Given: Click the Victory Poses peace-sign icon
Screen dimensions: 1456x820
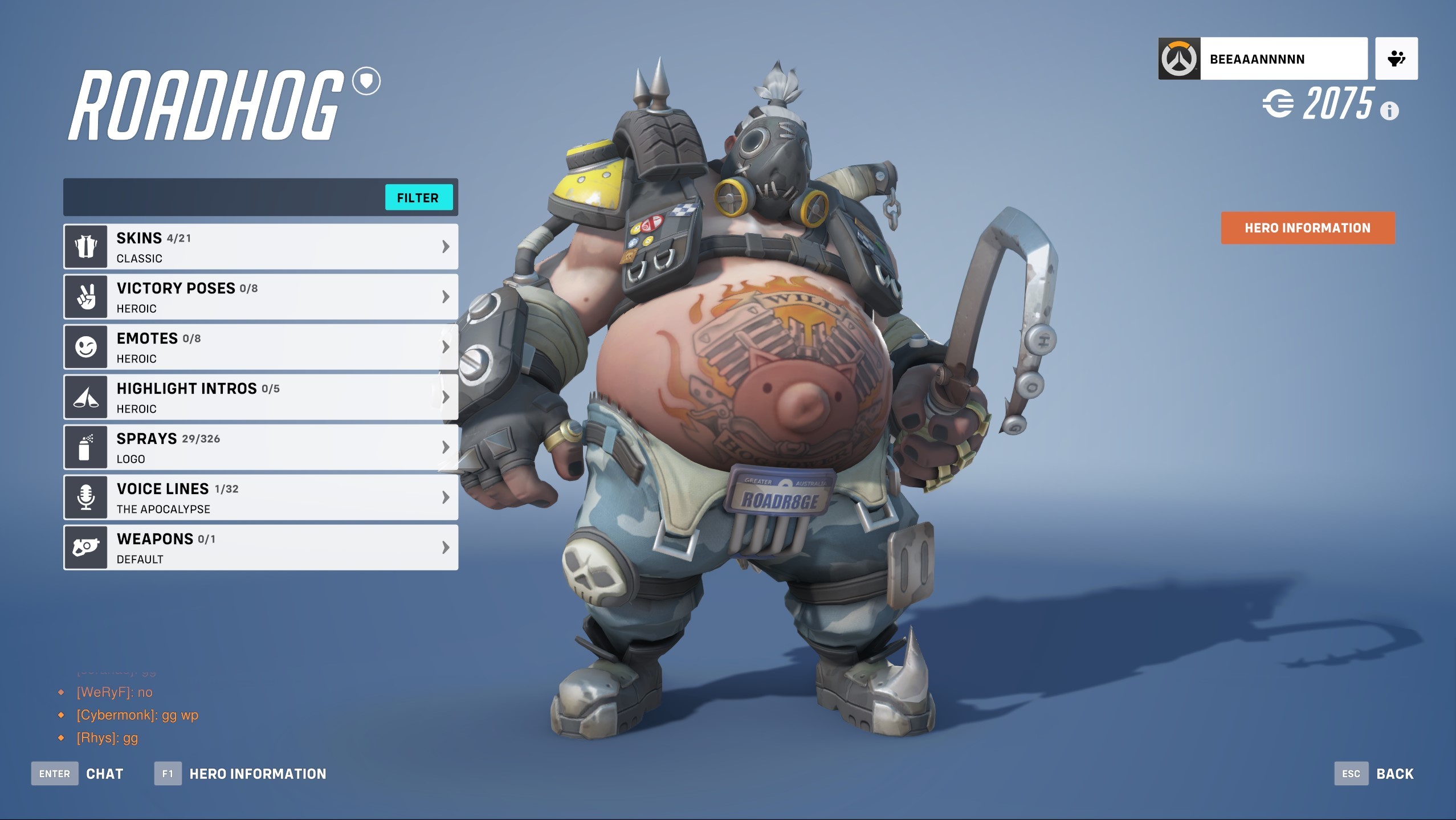Looking at the screenshot, I should 85,296.
